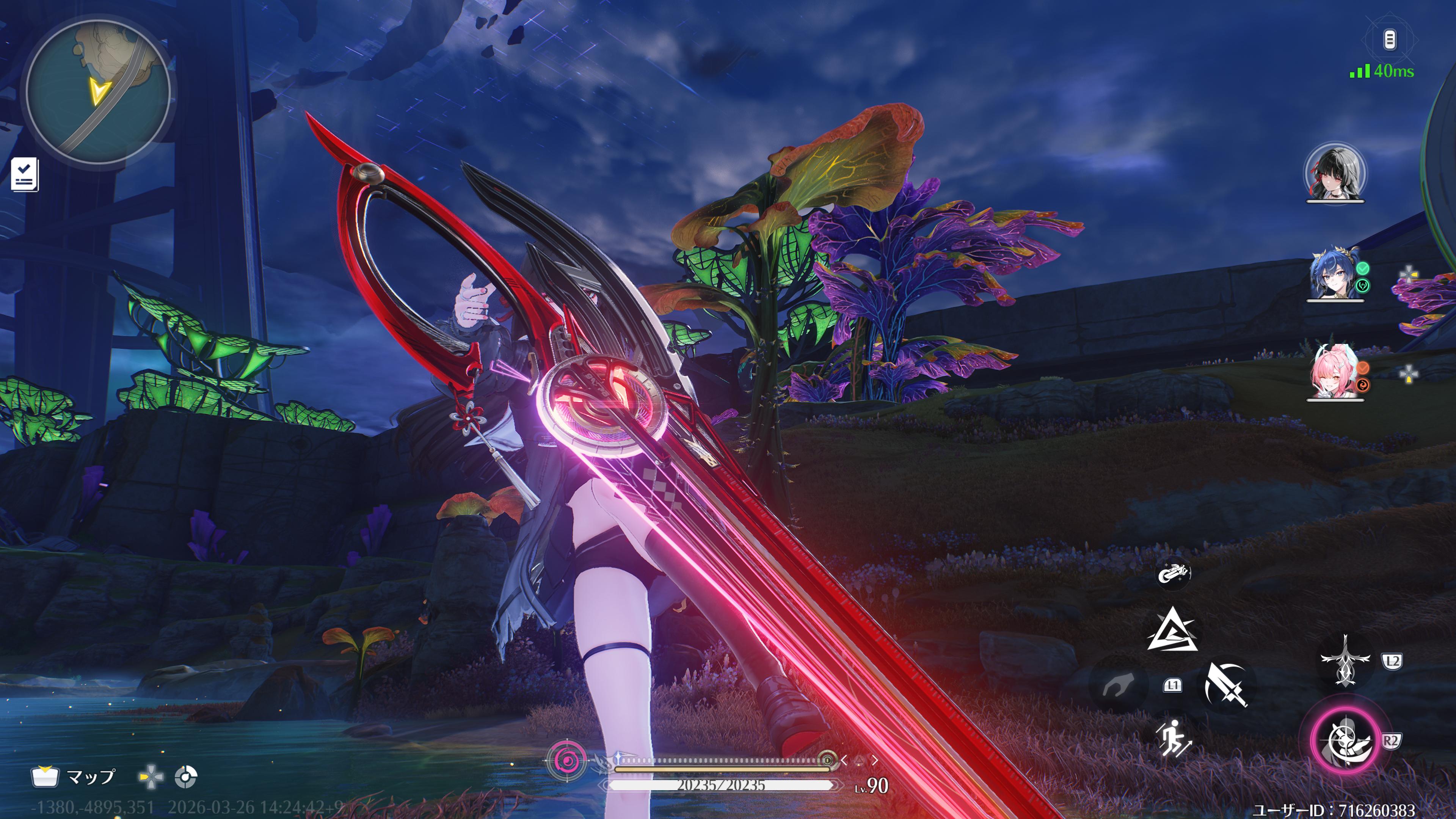Open the circular minimap
Viewport: 1456px width, 819px height.
[98, 91]
